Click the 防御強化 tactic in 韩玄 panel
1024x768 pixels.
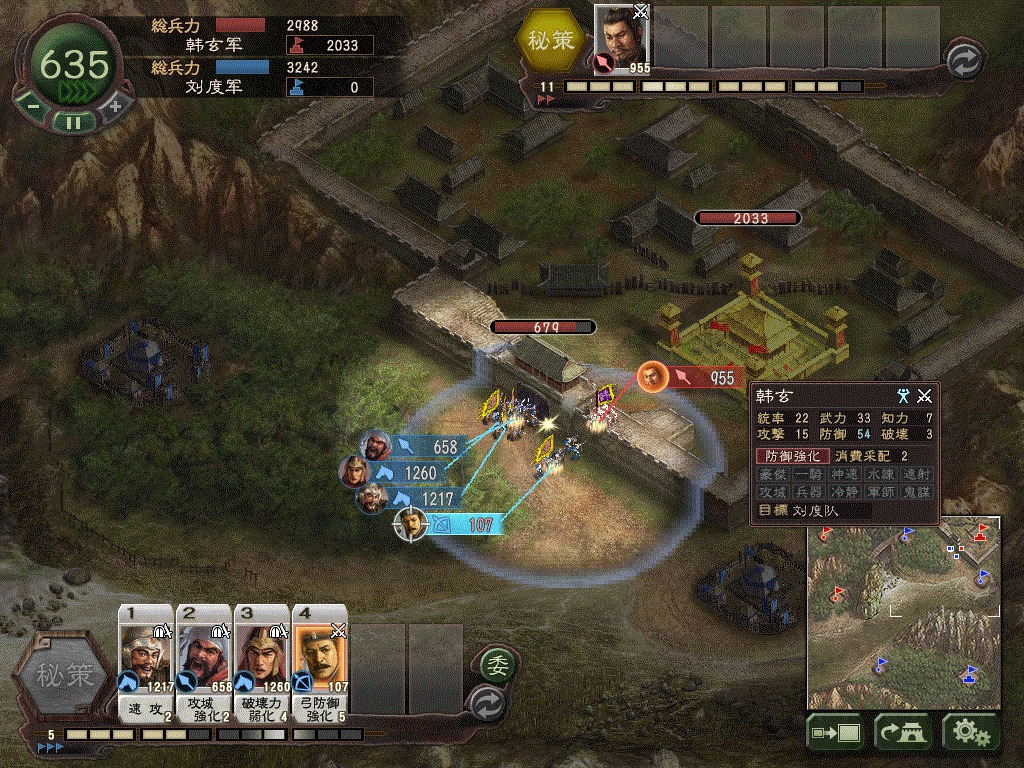click(x=792, y=456)
